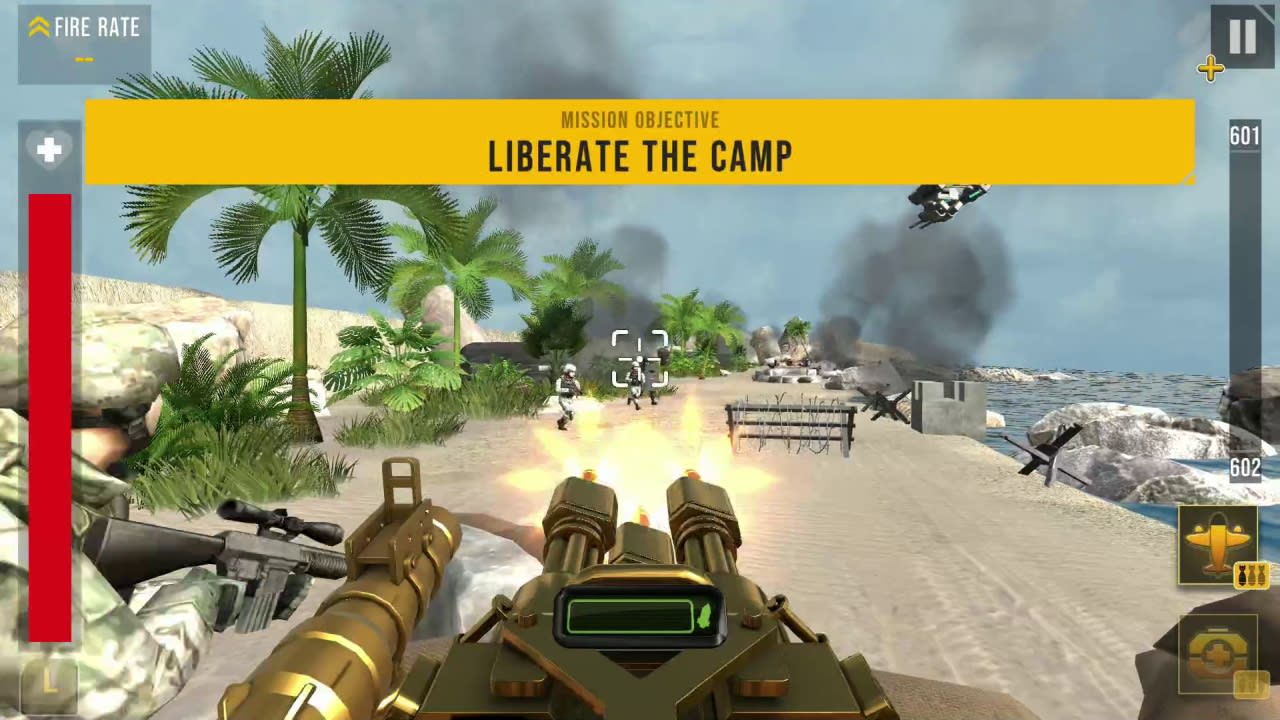
Task: Tap the 601 counter on the right edge
Action: 1244,137
